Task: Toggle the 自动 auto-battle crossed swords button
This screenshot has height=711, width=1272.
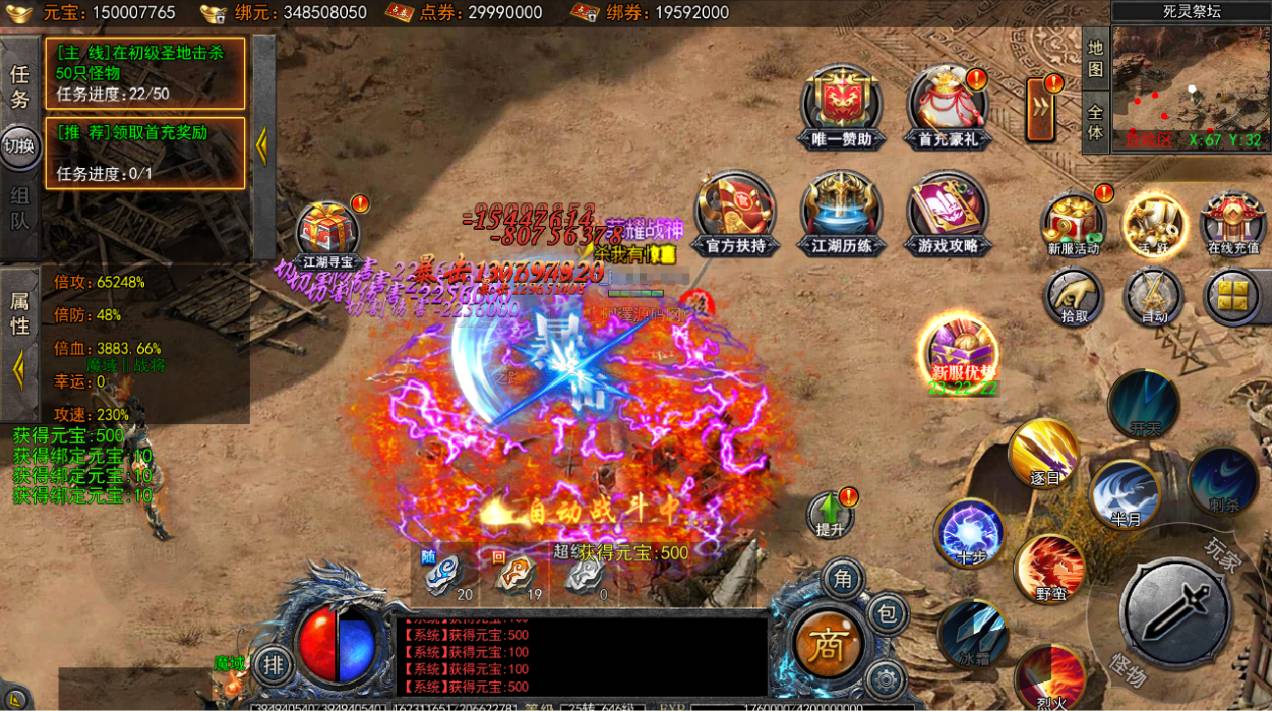Action: click(x=1154, y=297)
